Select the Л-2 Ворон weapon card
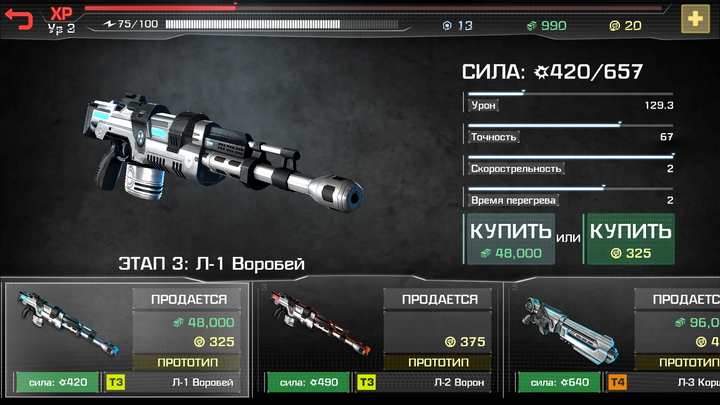Viewport: 720px width, 405px height. tap(378, 338)
